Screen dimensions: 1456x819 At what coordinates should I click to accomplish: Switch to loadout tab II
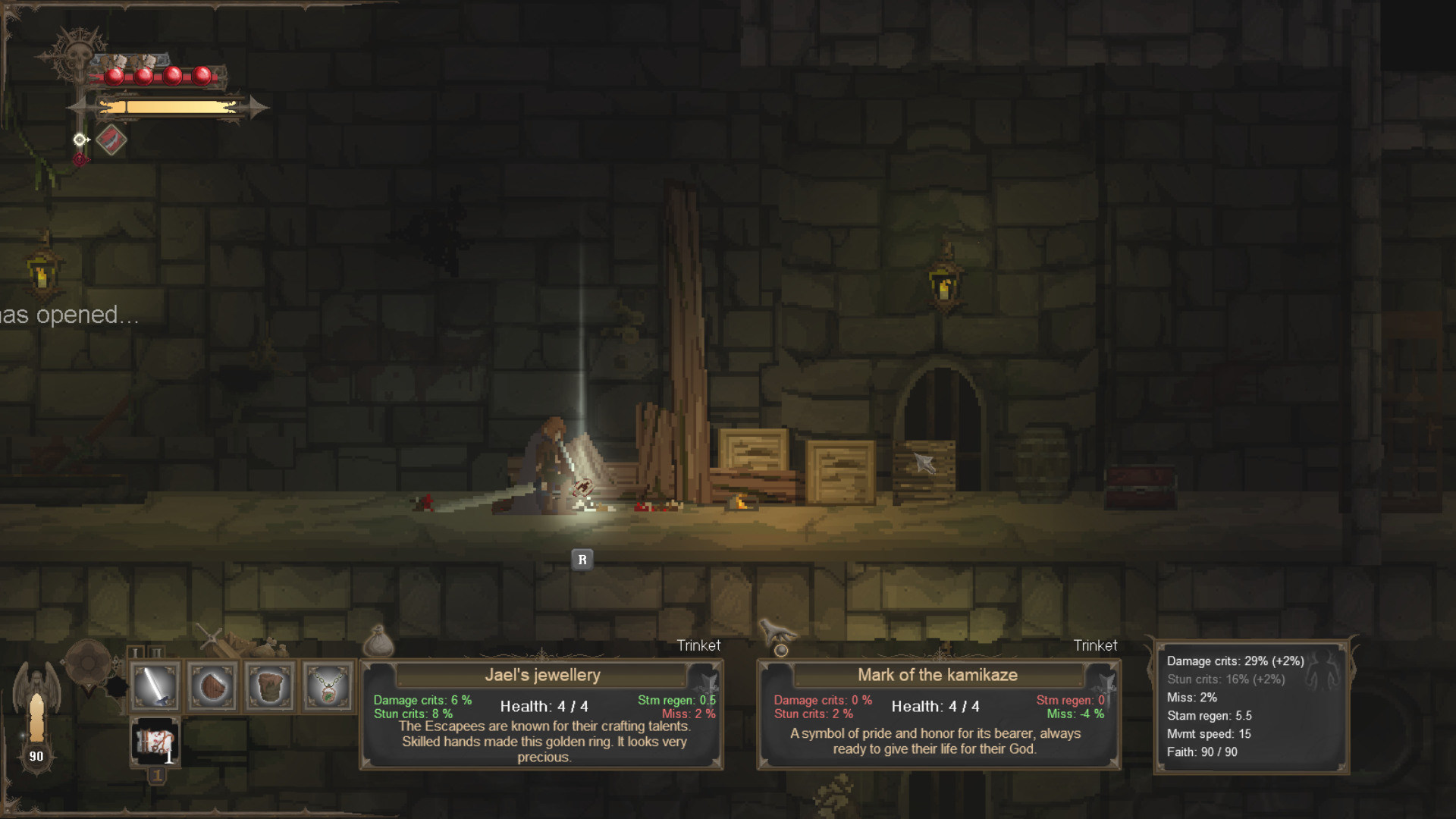155,652
